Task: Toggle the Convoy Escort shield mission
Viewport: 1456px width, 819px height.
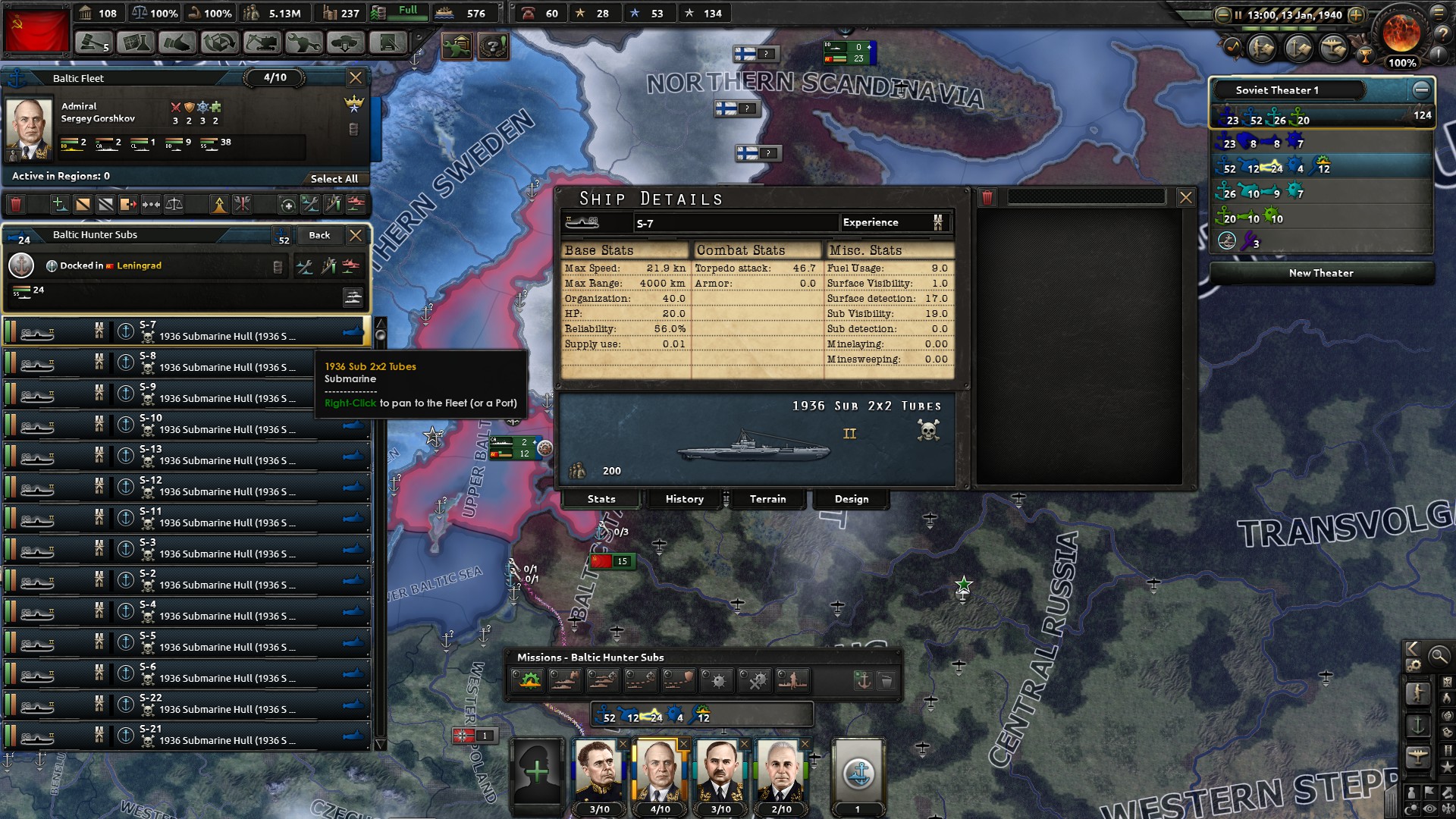Action: pyautogui.click(x=679, y=680)
